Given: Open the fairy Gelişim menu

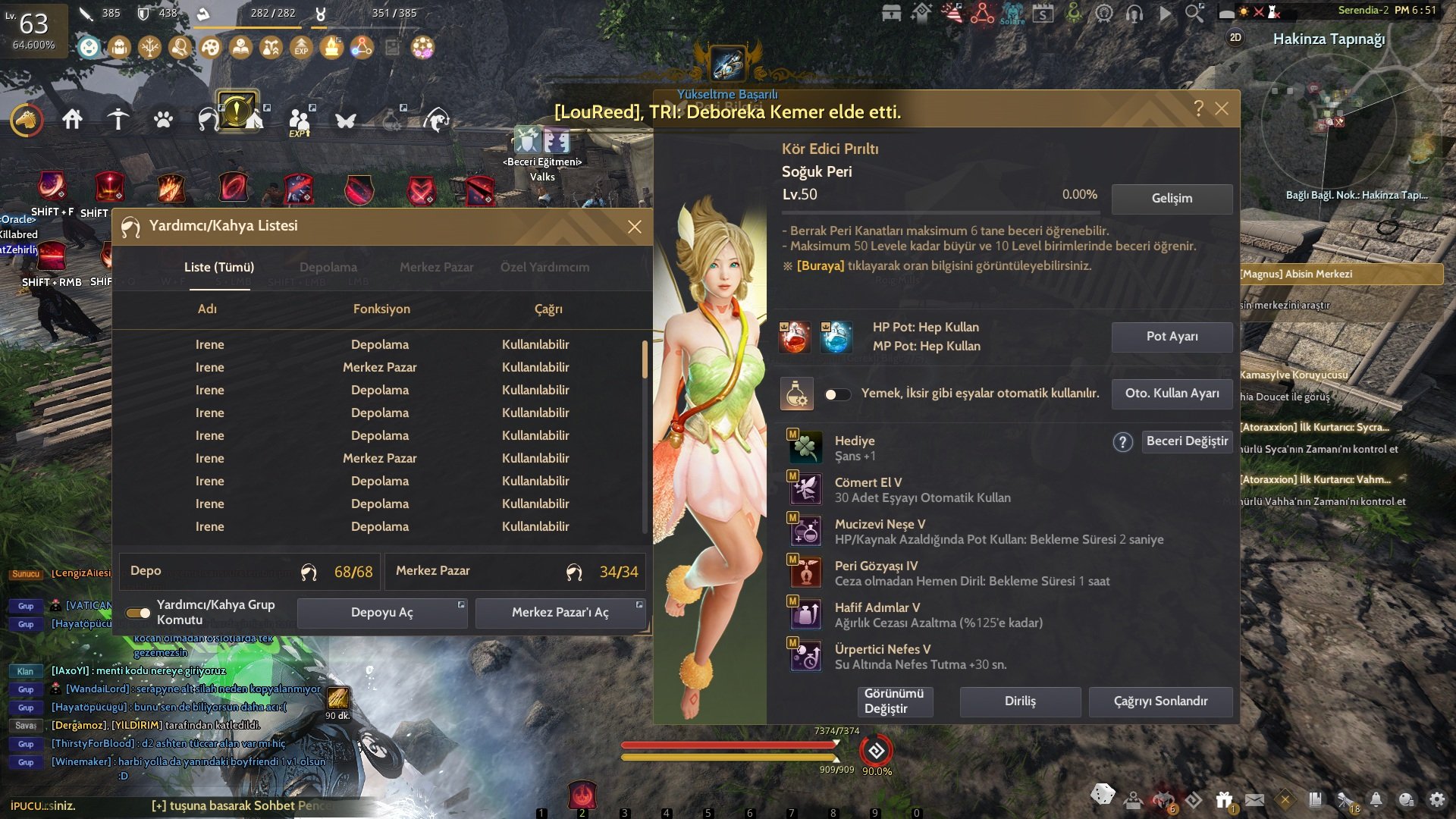Looking at the screenshot, I should (x=1172, y=199).
